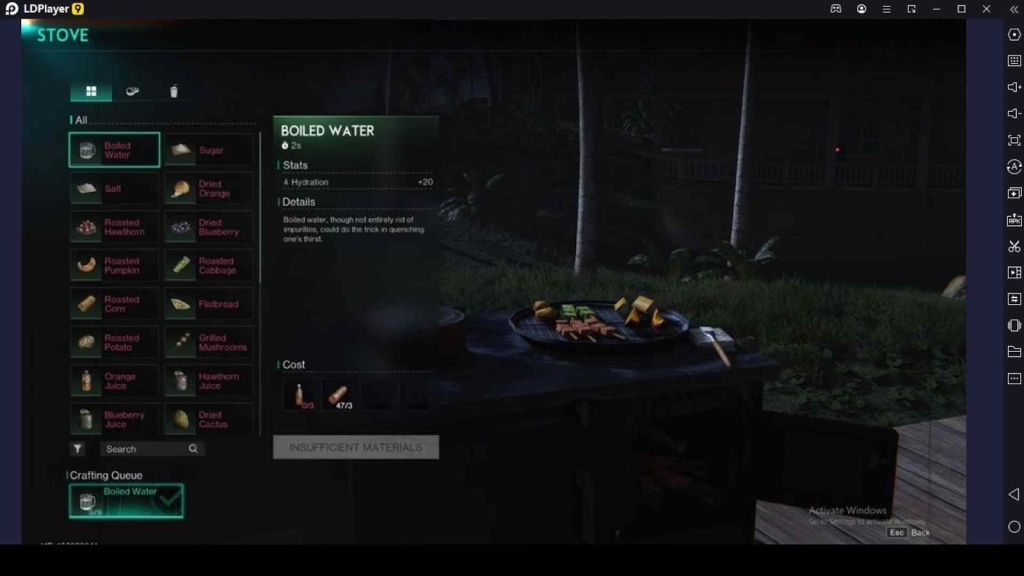Choose the Dried Blueberry recipe
The height and width of the screenshot is (576, 1024).
pyautogui.click(x=209, y=227)
